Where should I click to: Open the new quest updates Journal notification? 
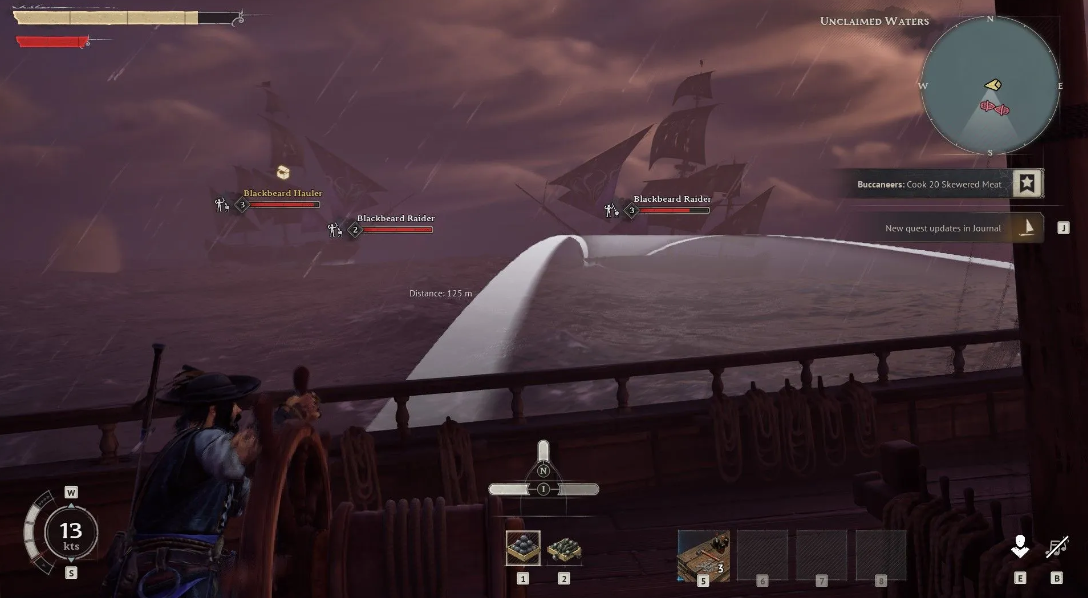click(x=943, y=228)
